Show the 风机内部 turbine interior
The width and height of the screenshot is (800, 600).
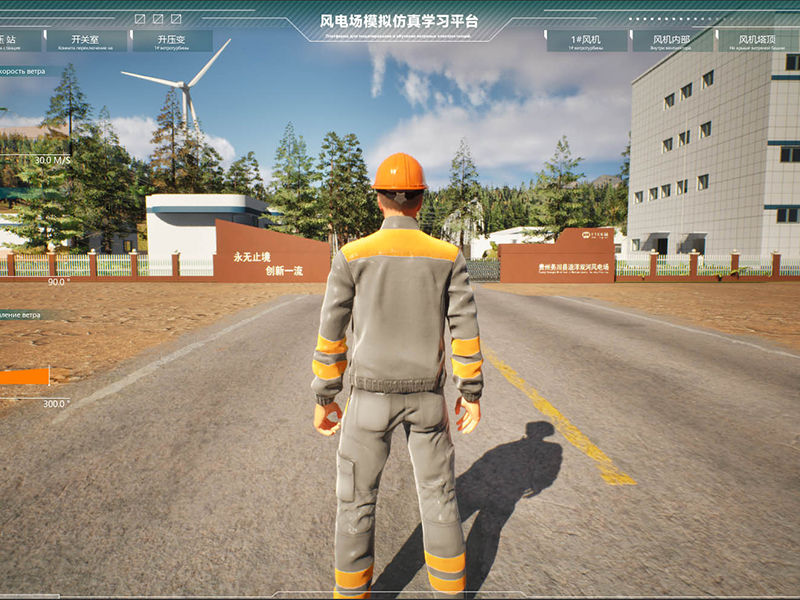[672, 41]
